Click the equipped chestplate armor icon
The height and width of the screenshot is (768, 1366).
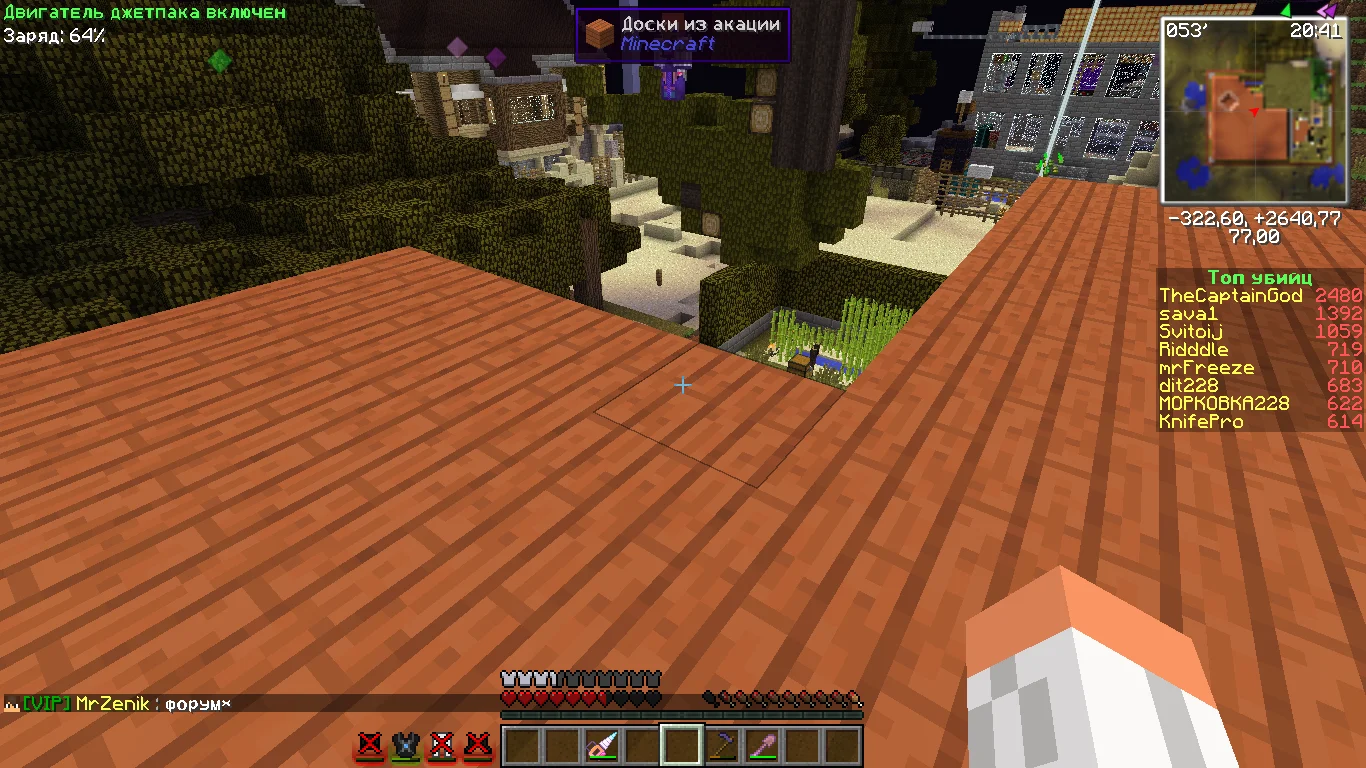[x=405, y=746]
